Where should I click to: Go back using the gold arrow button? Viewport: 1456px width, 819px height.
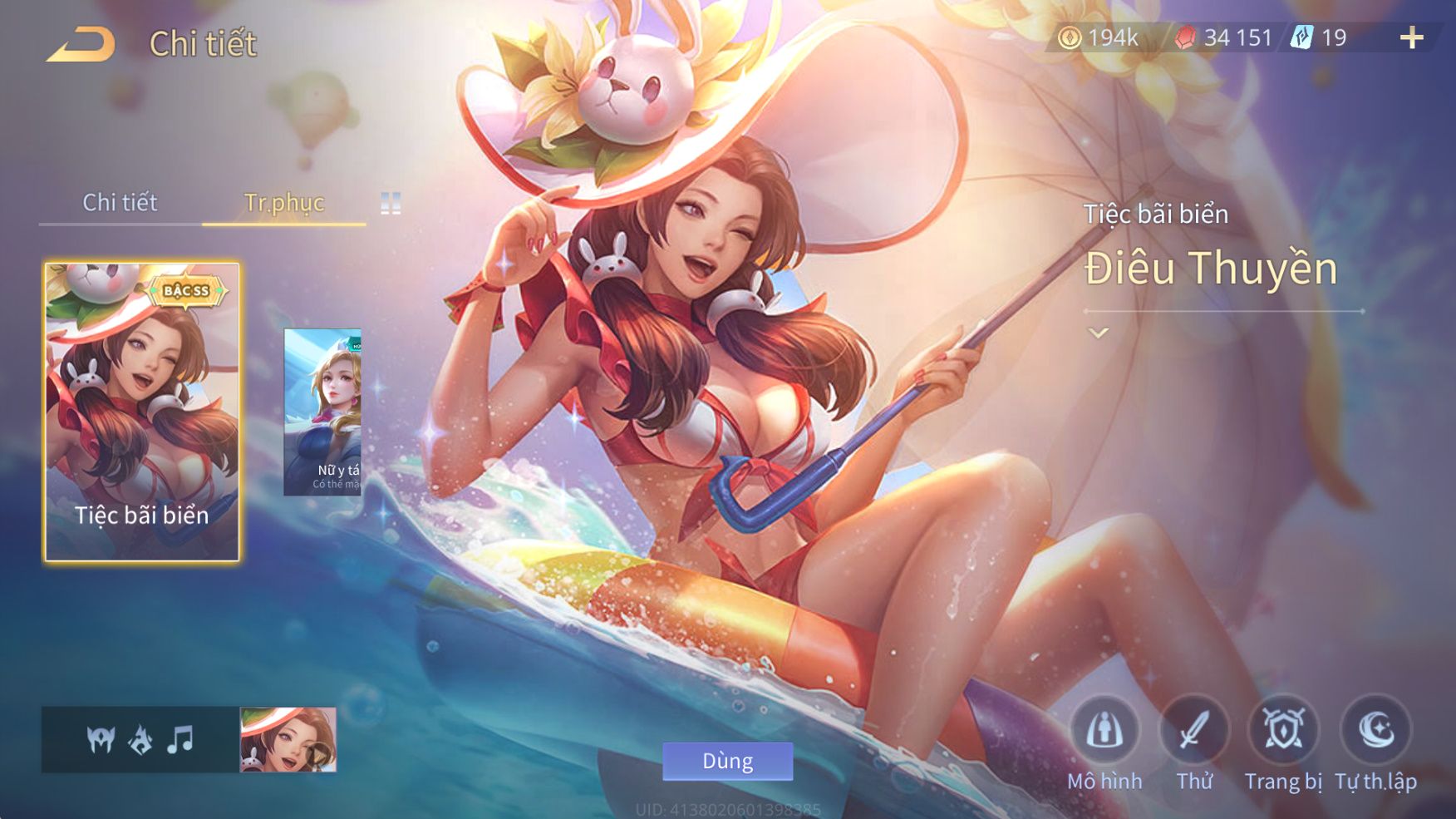tap(81, 44)
